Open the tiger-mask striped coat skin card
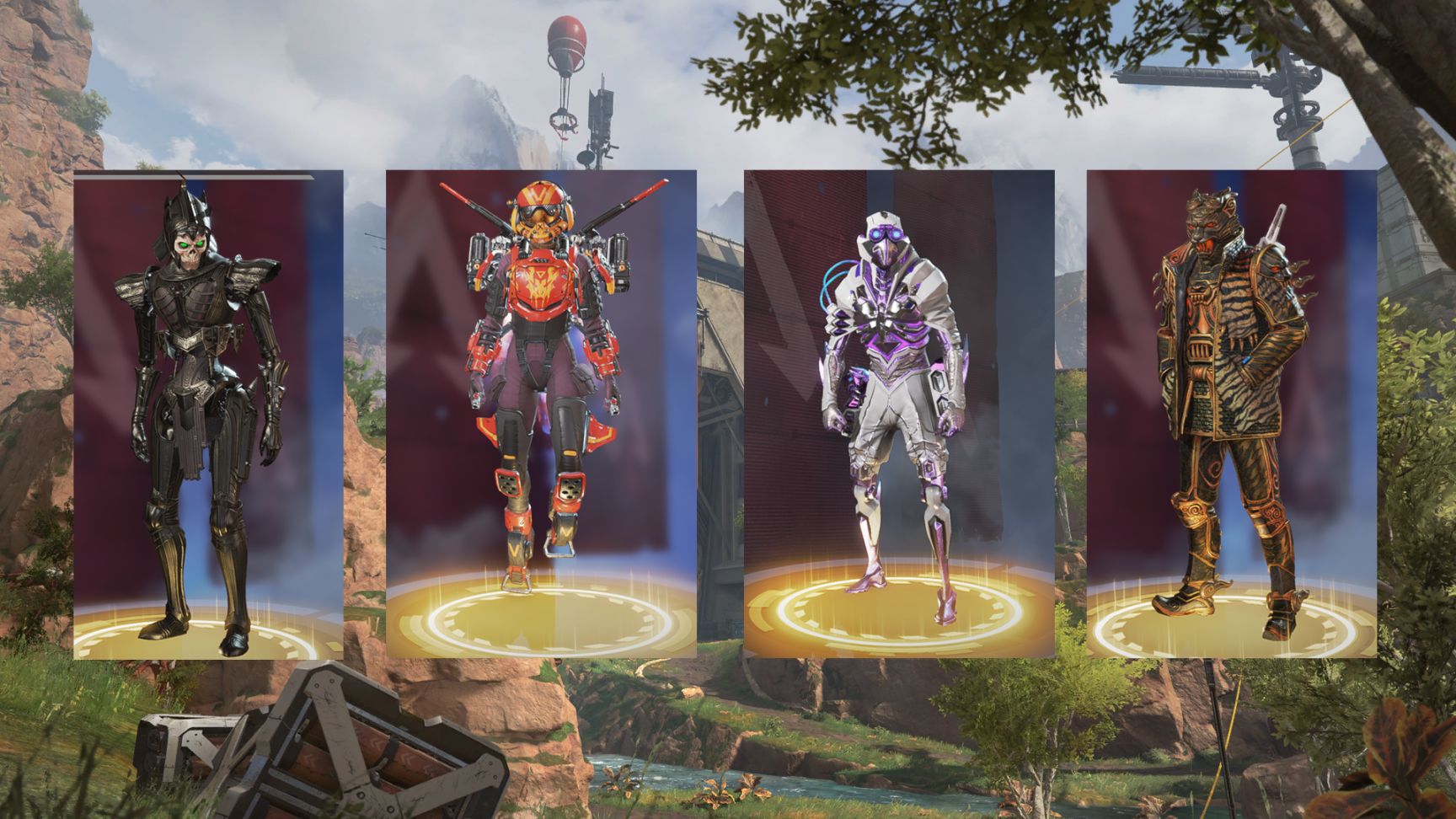 tap(1231, 414)
